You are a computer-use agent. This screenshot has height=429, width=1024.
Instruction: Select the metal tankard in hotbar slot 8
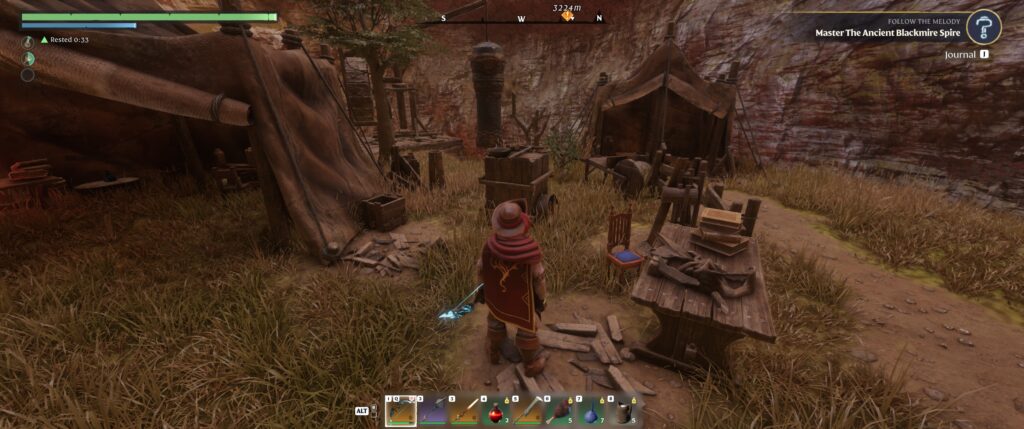(625, 411)
